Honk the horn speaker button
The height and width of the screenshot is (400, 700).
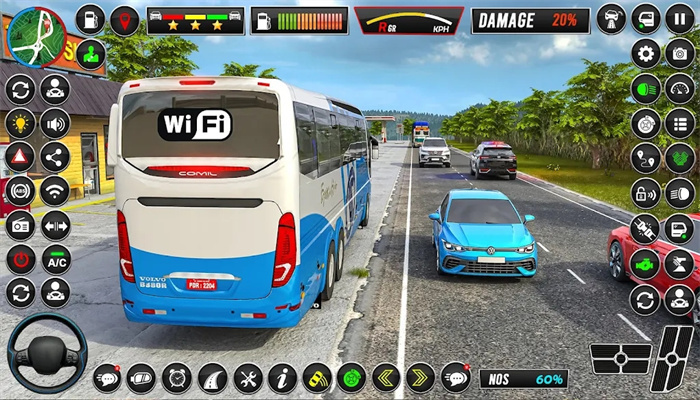point(54,123)
